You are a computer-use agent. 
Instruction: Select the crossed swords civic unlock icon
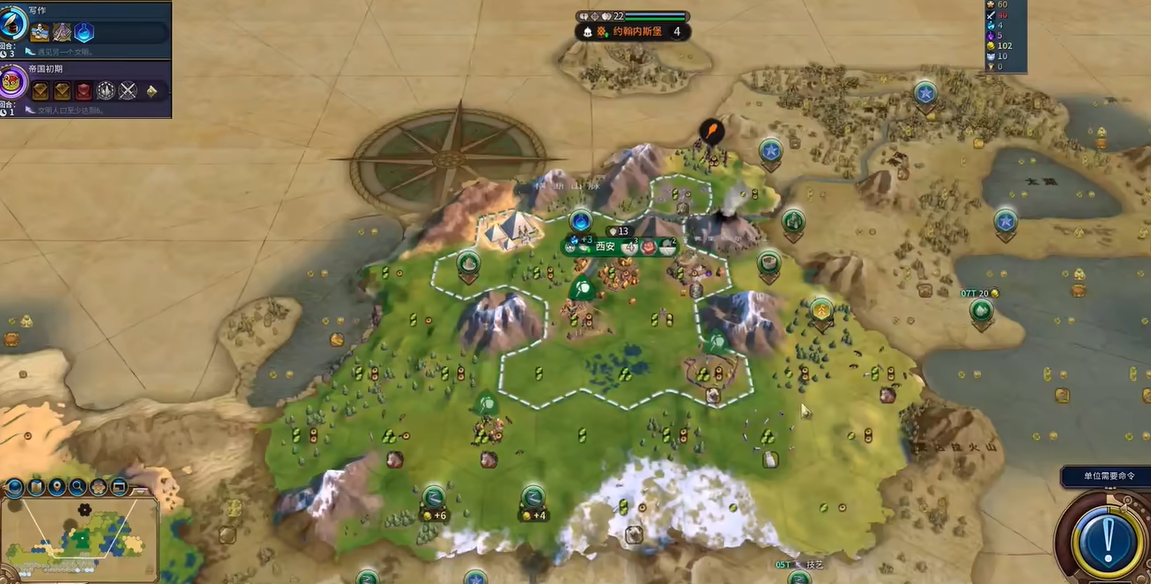[128, 91]
